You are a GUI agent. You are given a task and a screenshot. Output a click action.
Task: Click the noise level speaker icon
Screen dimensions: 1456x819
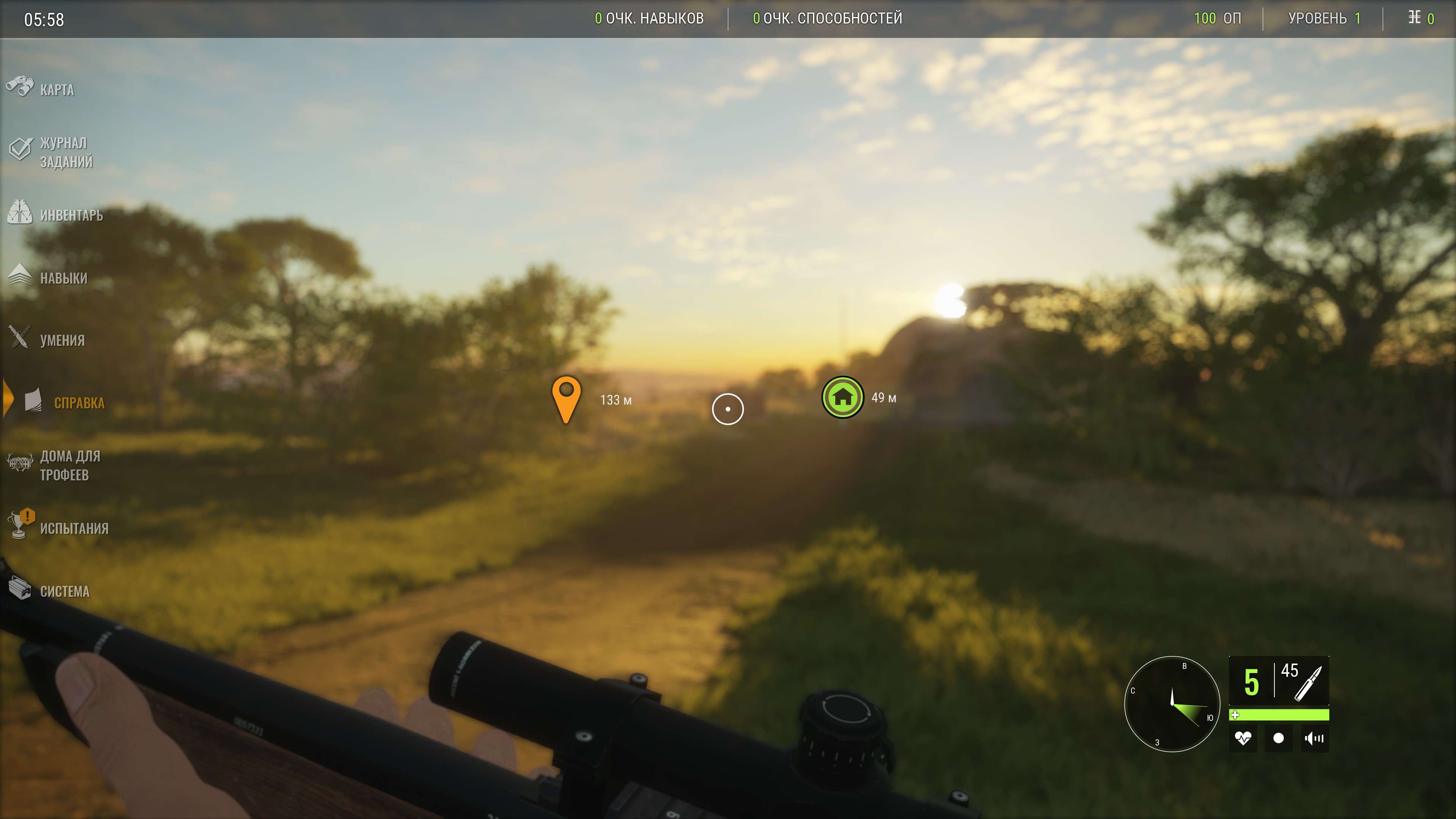1314,738
